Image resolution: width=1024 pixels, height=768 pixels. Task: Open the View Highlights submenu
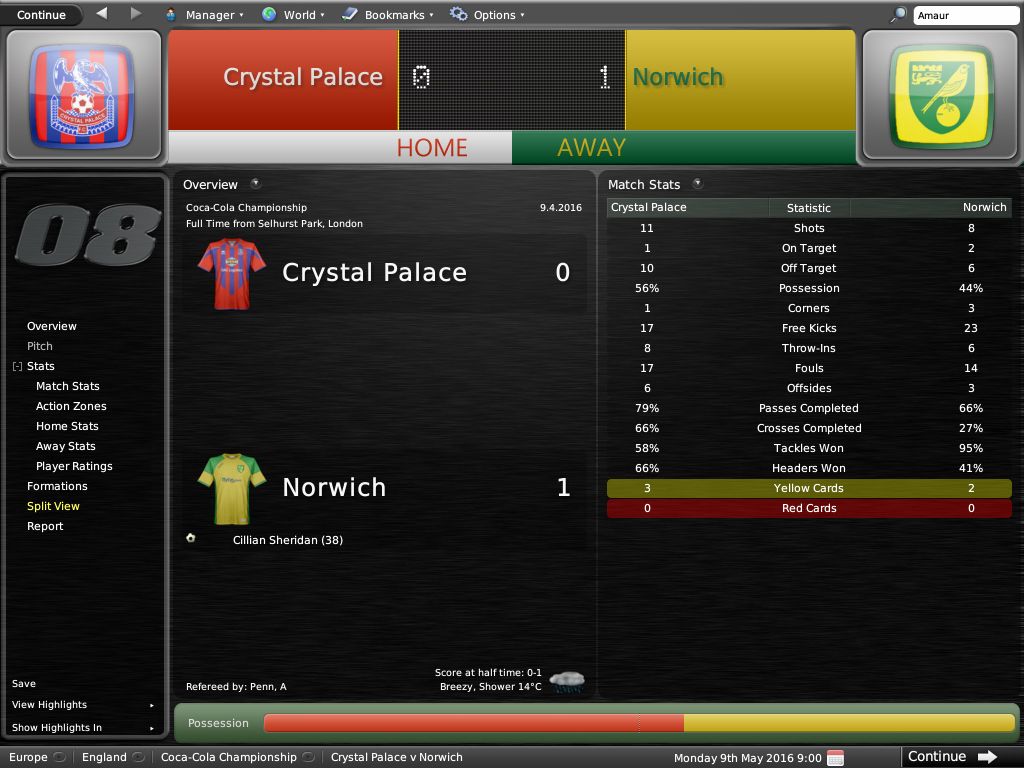(x=50, y=705)
